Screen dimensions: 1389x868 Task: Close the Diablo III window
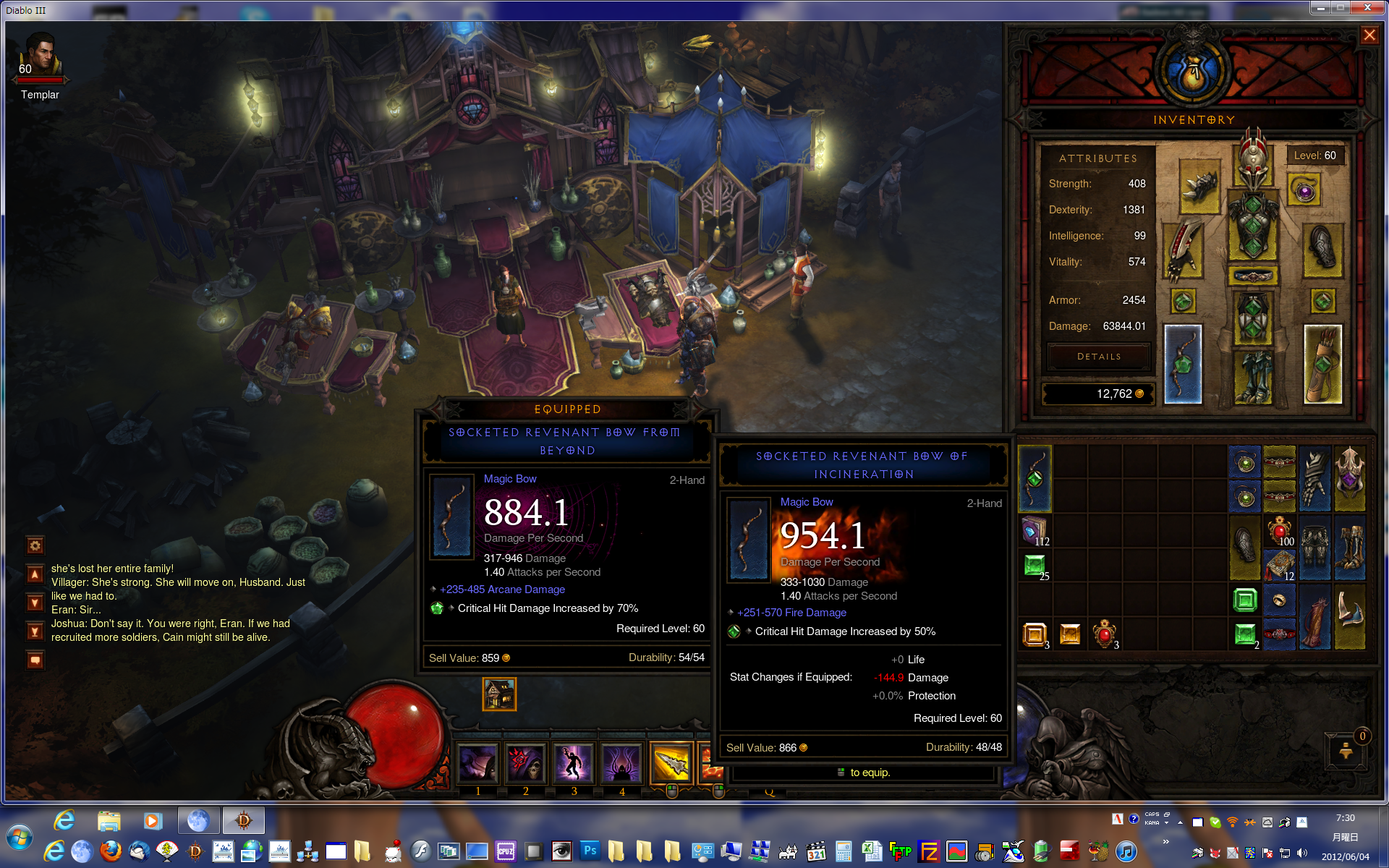tap(1367, 8)
